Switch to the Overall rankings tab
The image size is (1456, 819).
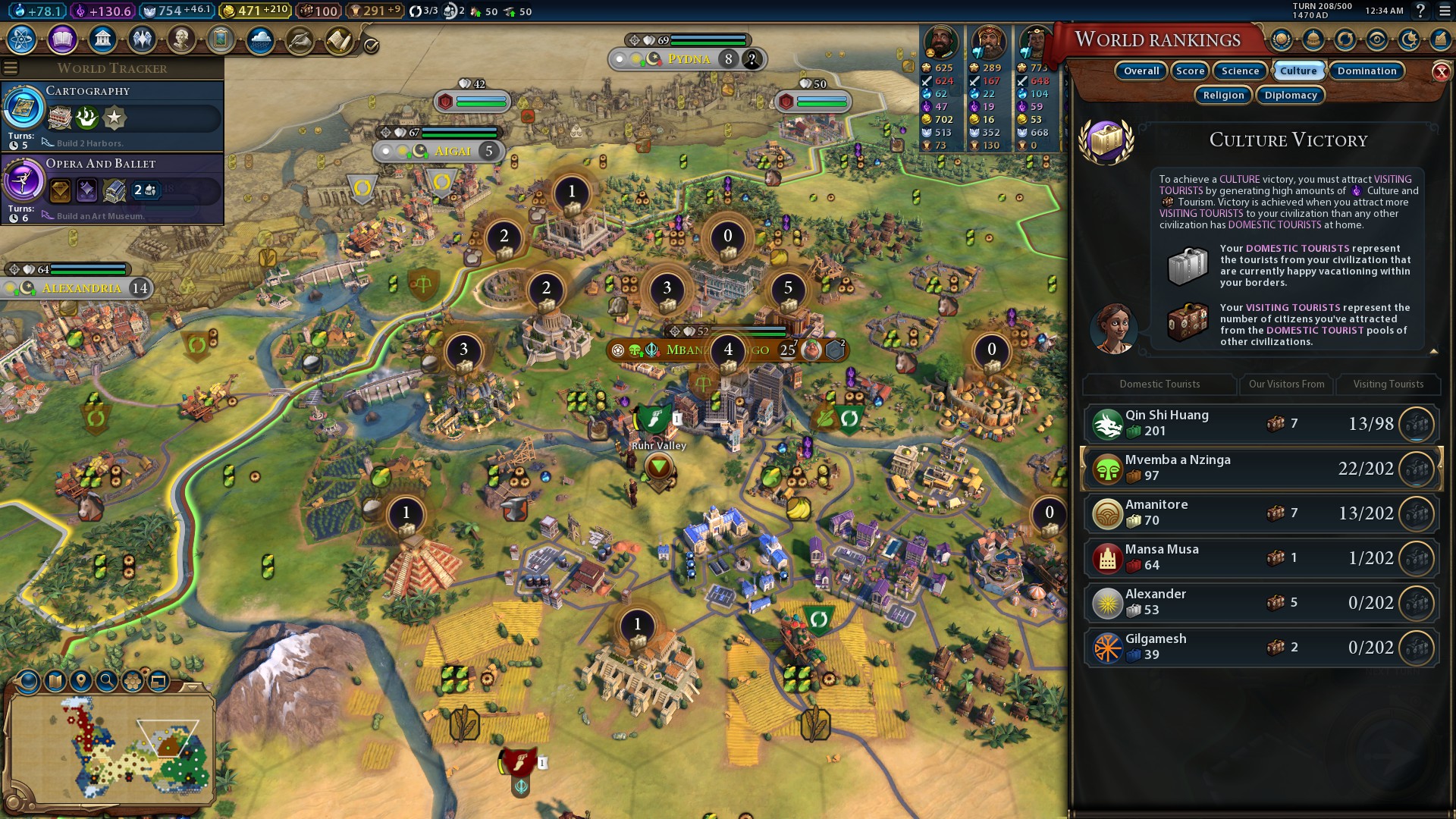pyautogui.click(x=1141, y=71)
